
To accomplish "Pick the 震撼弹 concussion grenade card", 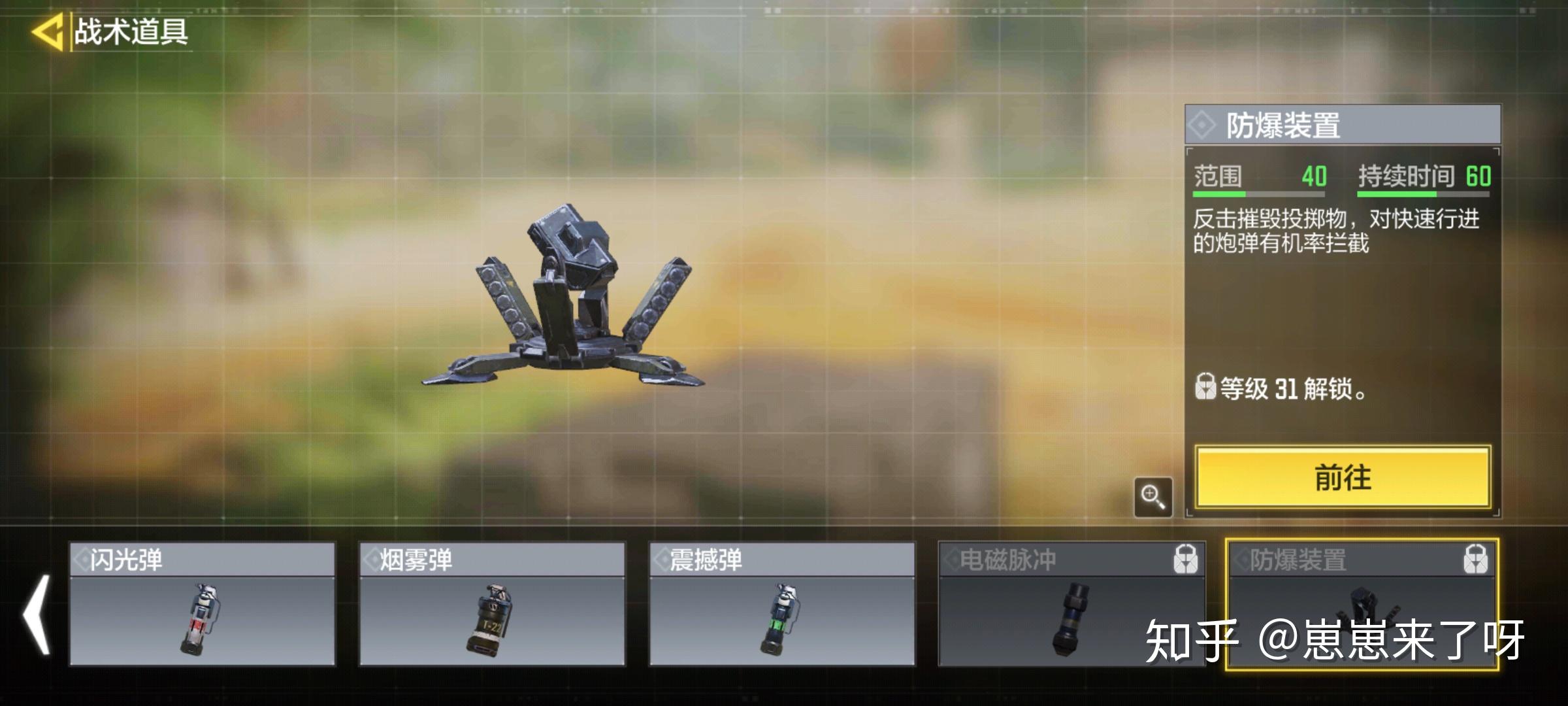I will coord(781,604).
